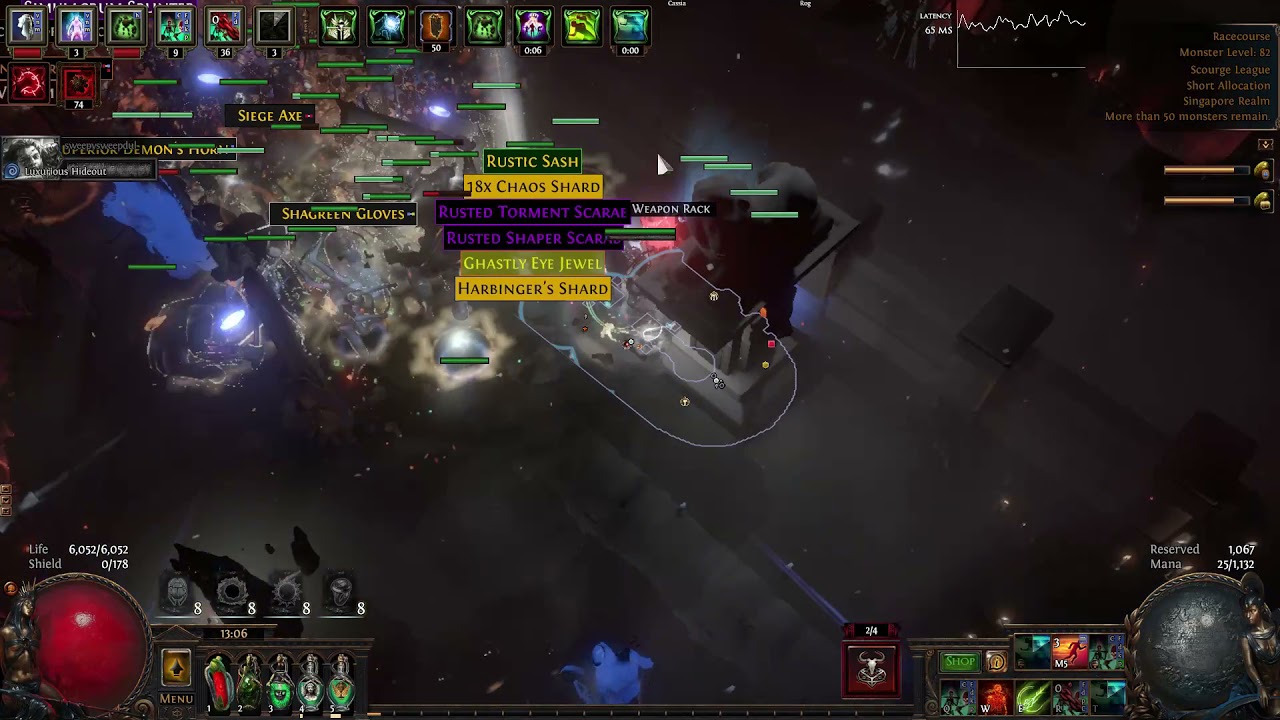Image resolution: width=1280 pixels, height=720 pixels.
Task: Pick up the Rusted Torment Scarab label
Action: [532, 212]
